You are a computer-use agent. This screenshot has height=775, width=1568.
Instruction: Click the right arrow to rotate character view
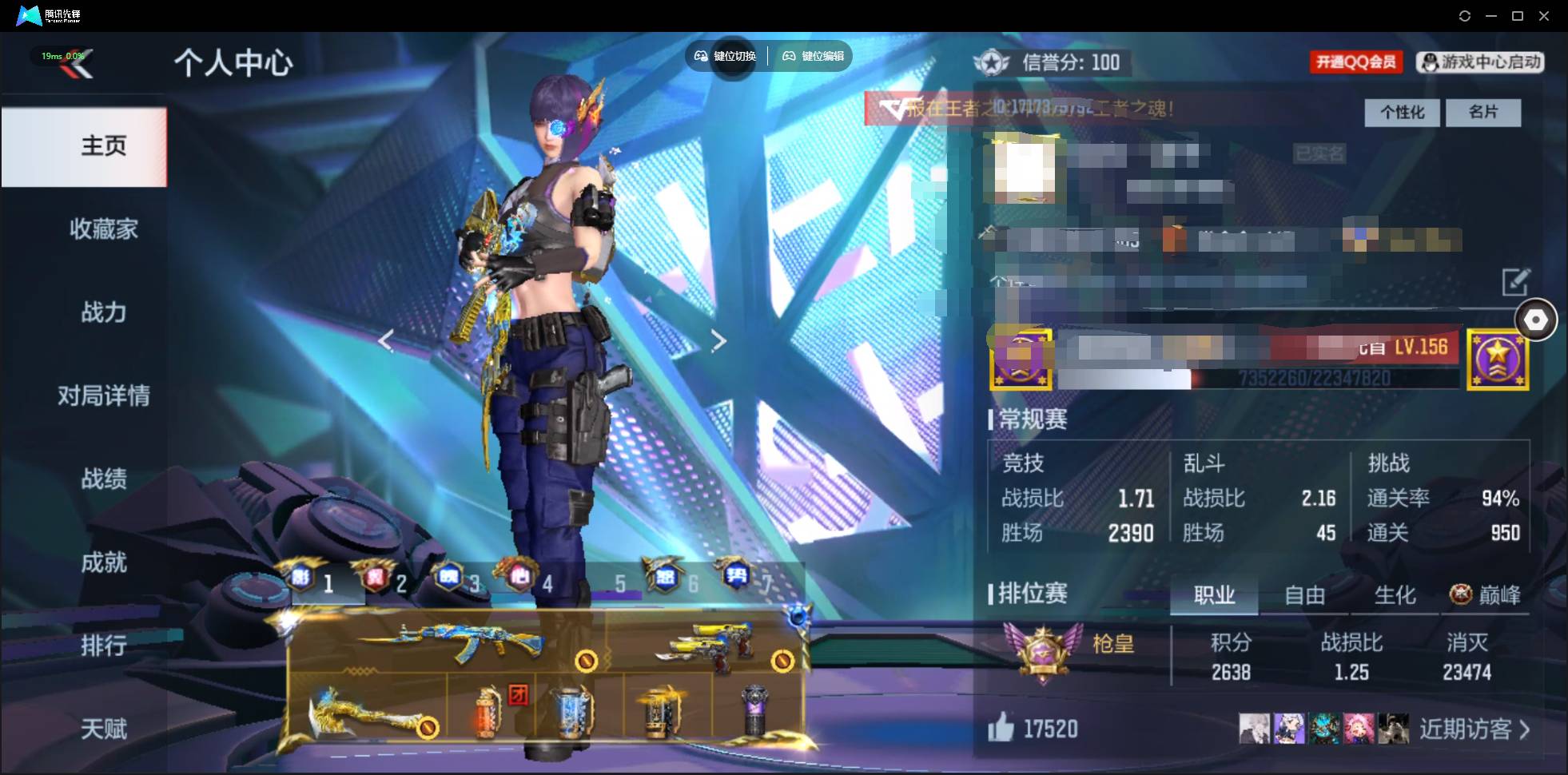718,339
